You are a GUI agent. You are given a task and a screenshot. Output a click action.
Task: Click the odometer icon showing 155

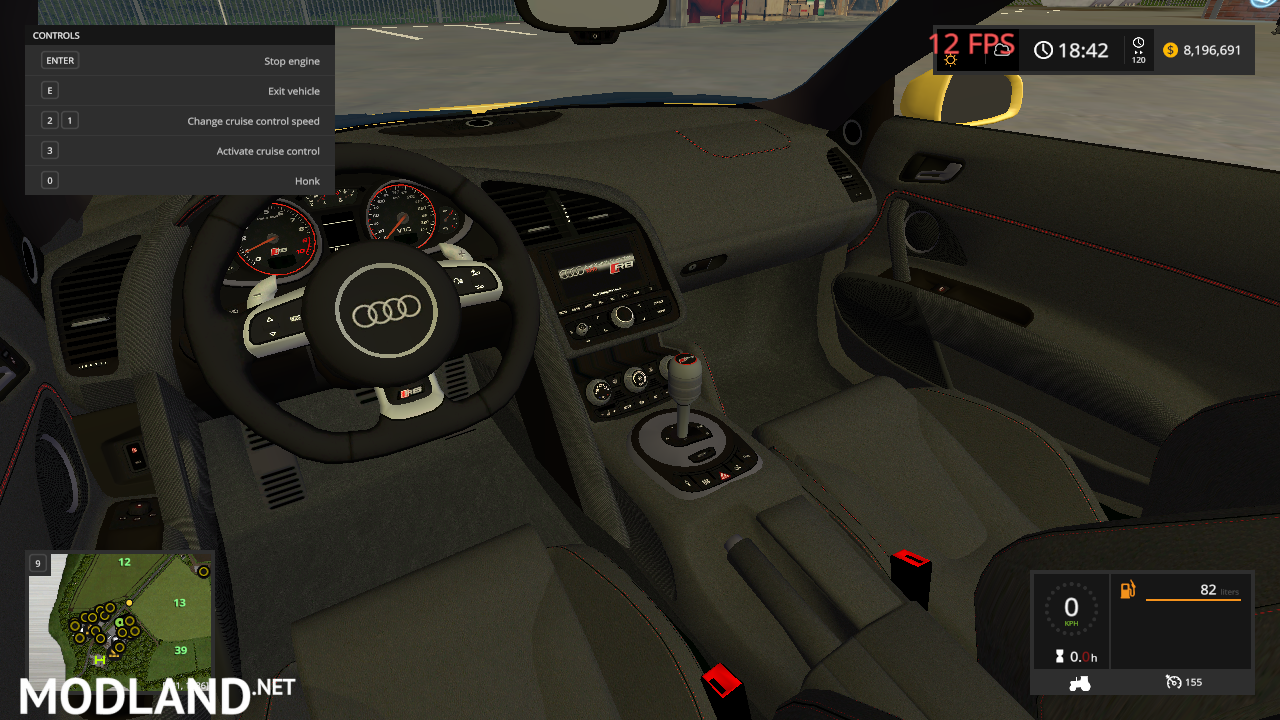pos(1172,682)
